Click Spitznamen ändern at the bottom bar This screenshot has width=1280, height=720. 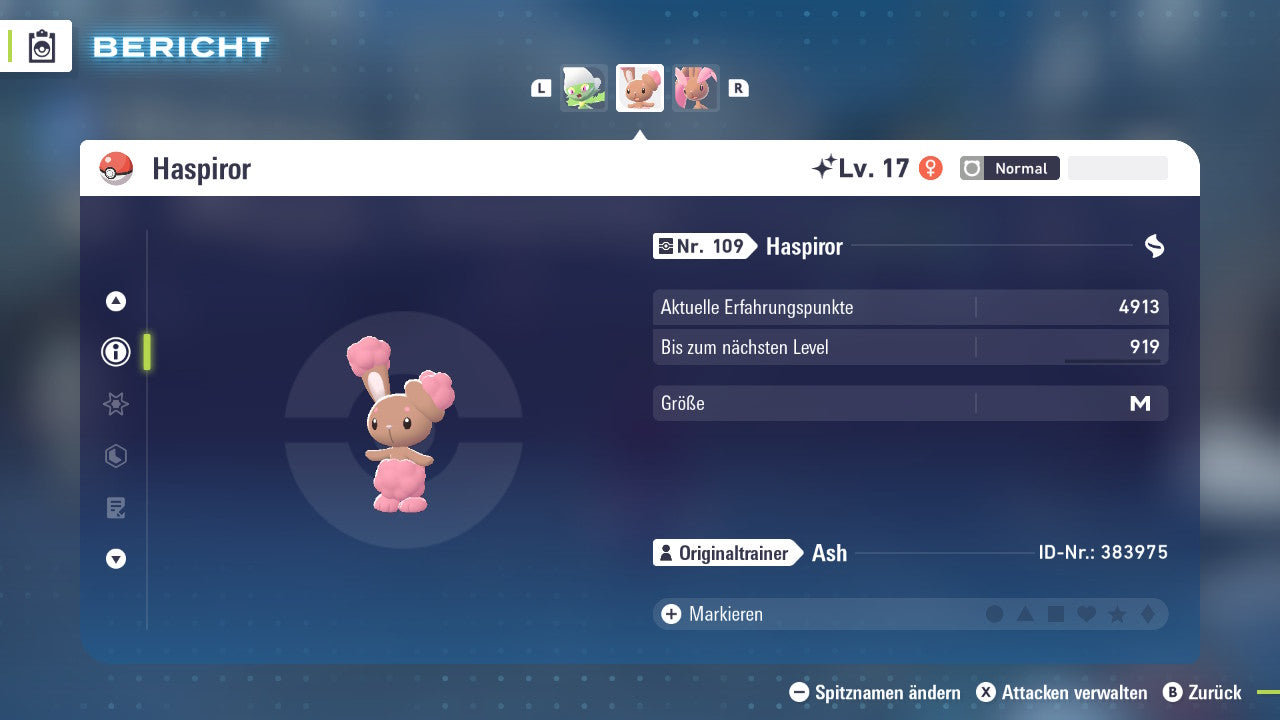877,692
